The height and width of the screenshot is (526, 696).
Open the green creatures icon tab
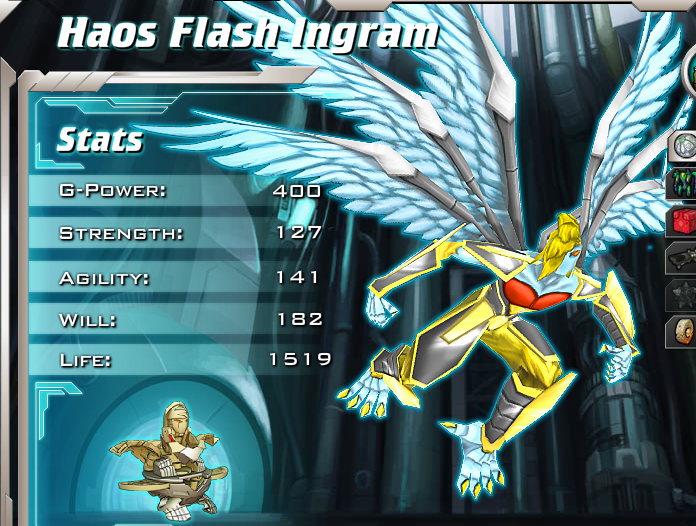tap(683, 184)
